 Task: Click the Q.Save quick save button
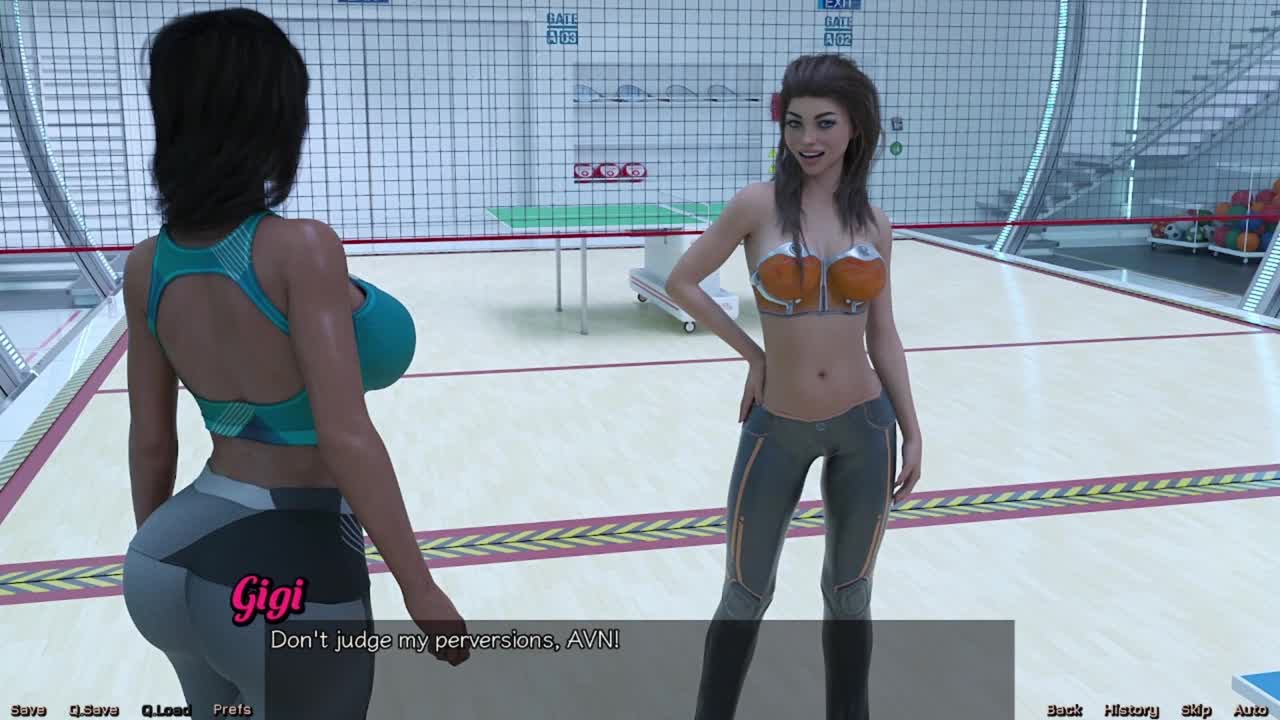tap(94, 710)
